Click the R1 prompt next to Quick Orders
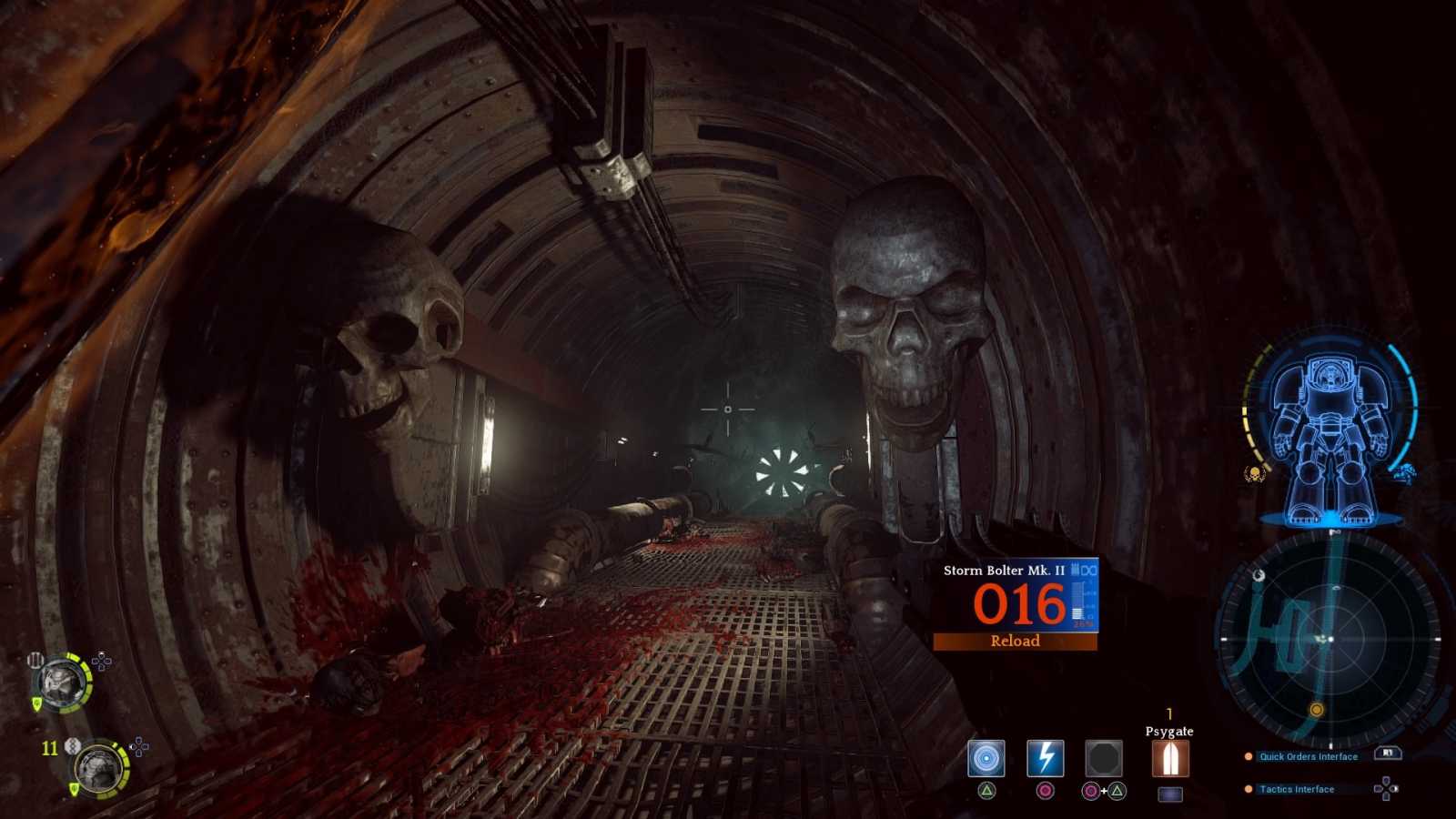Image resolution: width=1456 pixels, height=819 pixels. click(x=1386, y=755)
